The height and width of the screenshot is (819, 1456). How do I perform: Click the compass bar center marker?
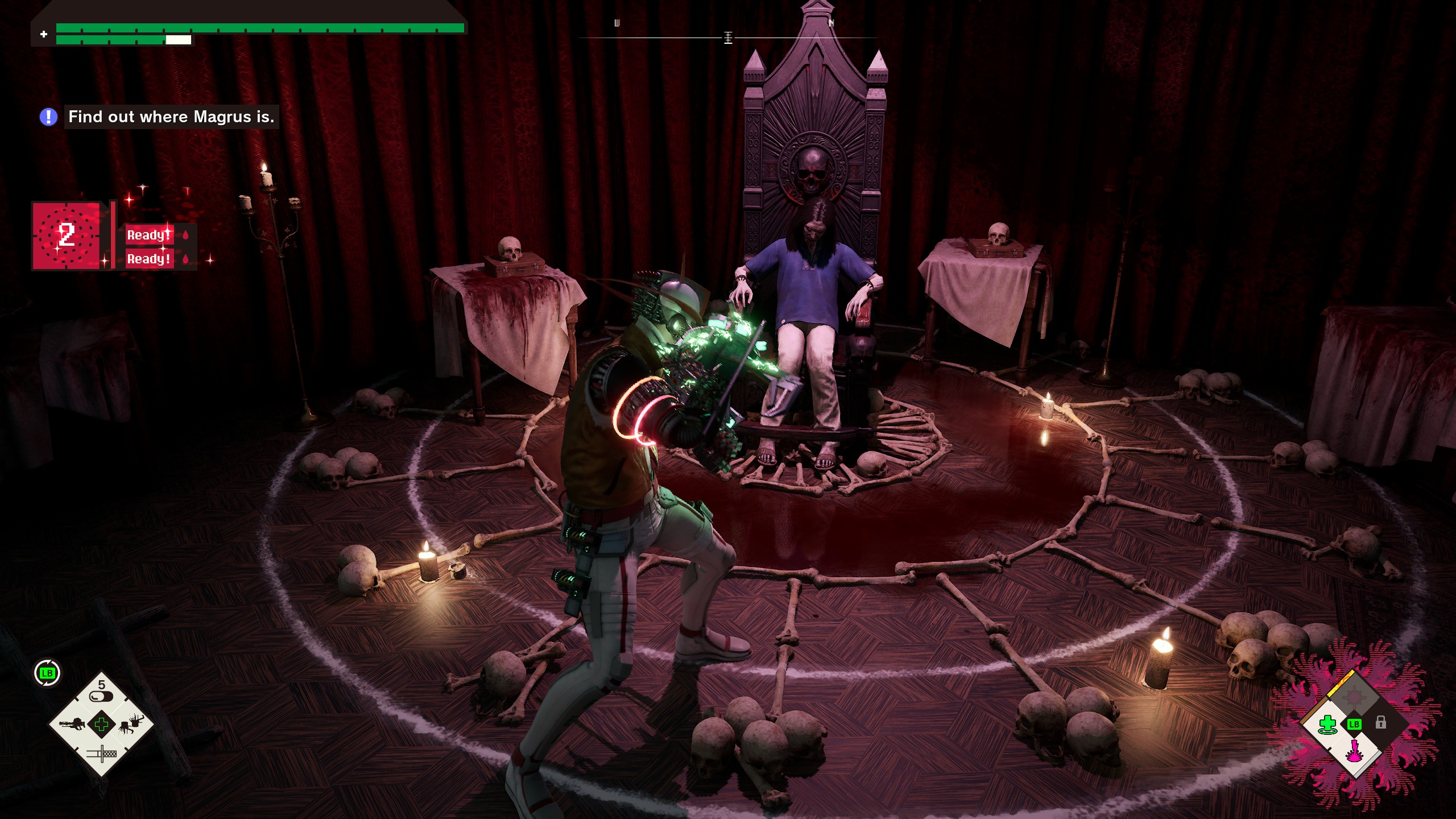click(x=728, y=38)
